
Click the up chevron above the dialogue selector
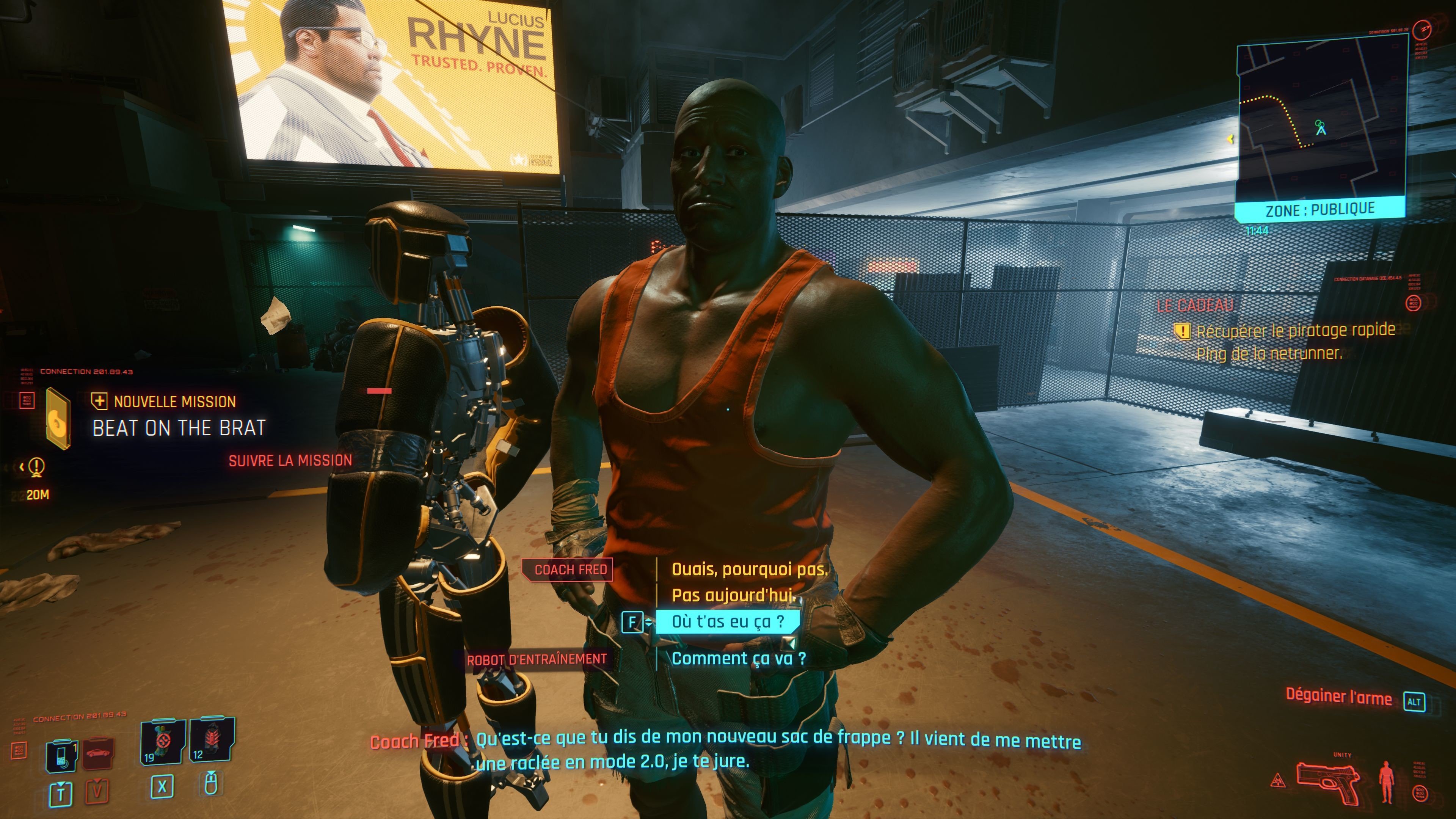pyautogui.click(x=649, y=620)
